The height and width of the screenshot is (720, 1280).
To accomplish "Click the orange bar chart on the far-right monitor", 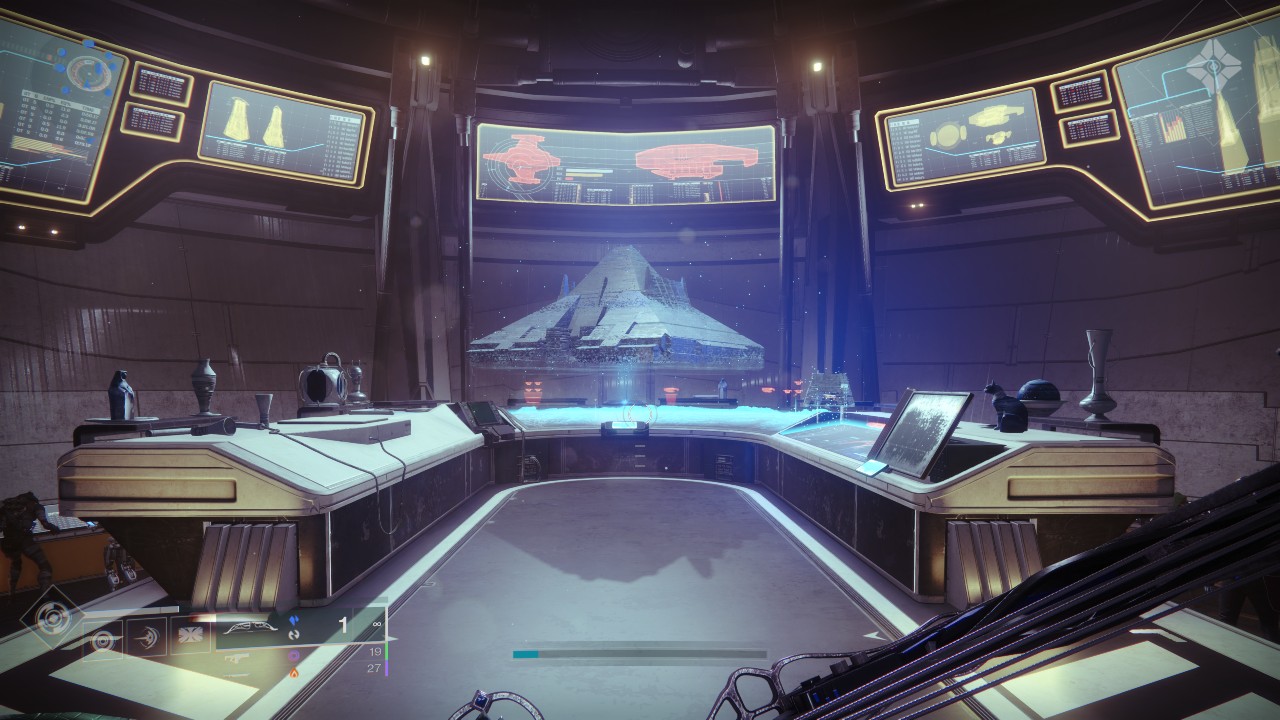I will (x=1172, y=128).
